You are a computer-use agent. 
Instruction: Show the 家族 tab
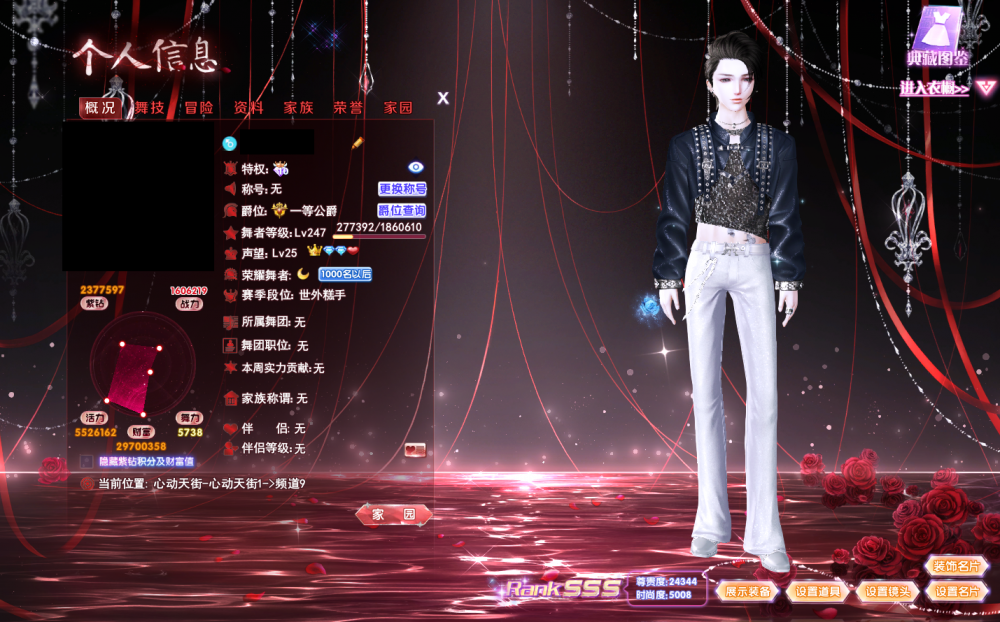pos(298,108)
